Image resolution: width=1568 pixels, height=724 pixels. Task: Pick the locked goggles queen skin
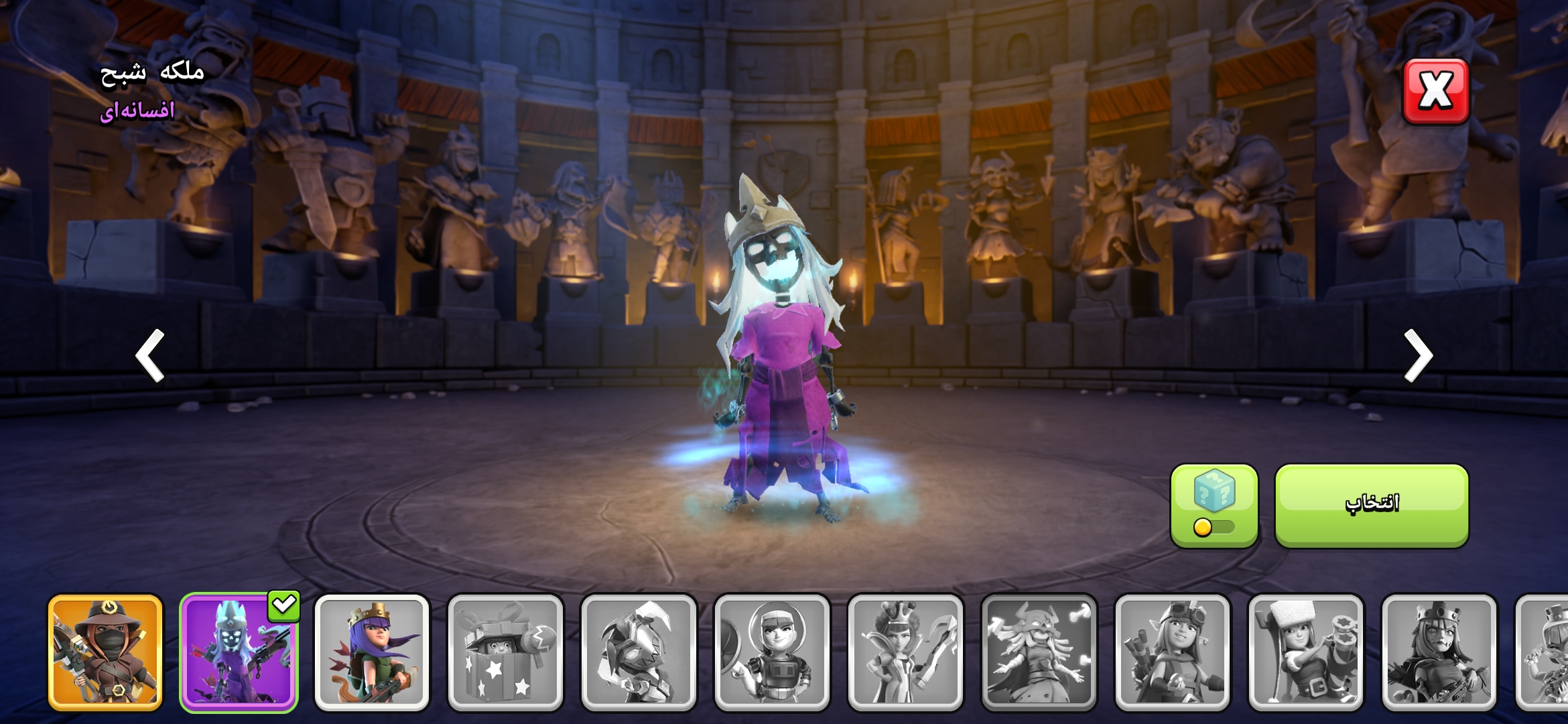coord(1172,652)
